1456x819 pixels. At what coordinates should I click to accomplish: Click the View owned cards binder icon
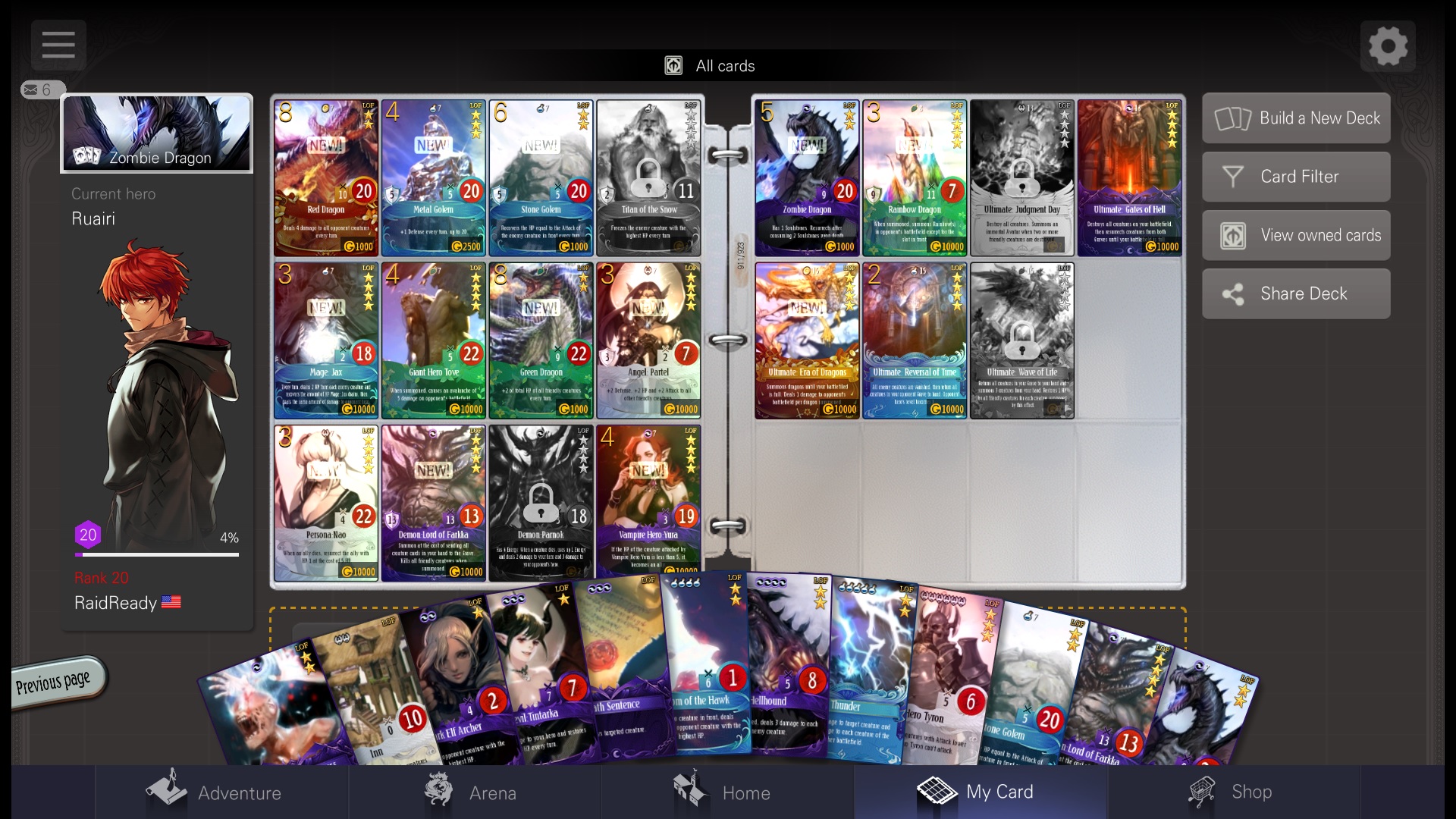coord(1233,235)
